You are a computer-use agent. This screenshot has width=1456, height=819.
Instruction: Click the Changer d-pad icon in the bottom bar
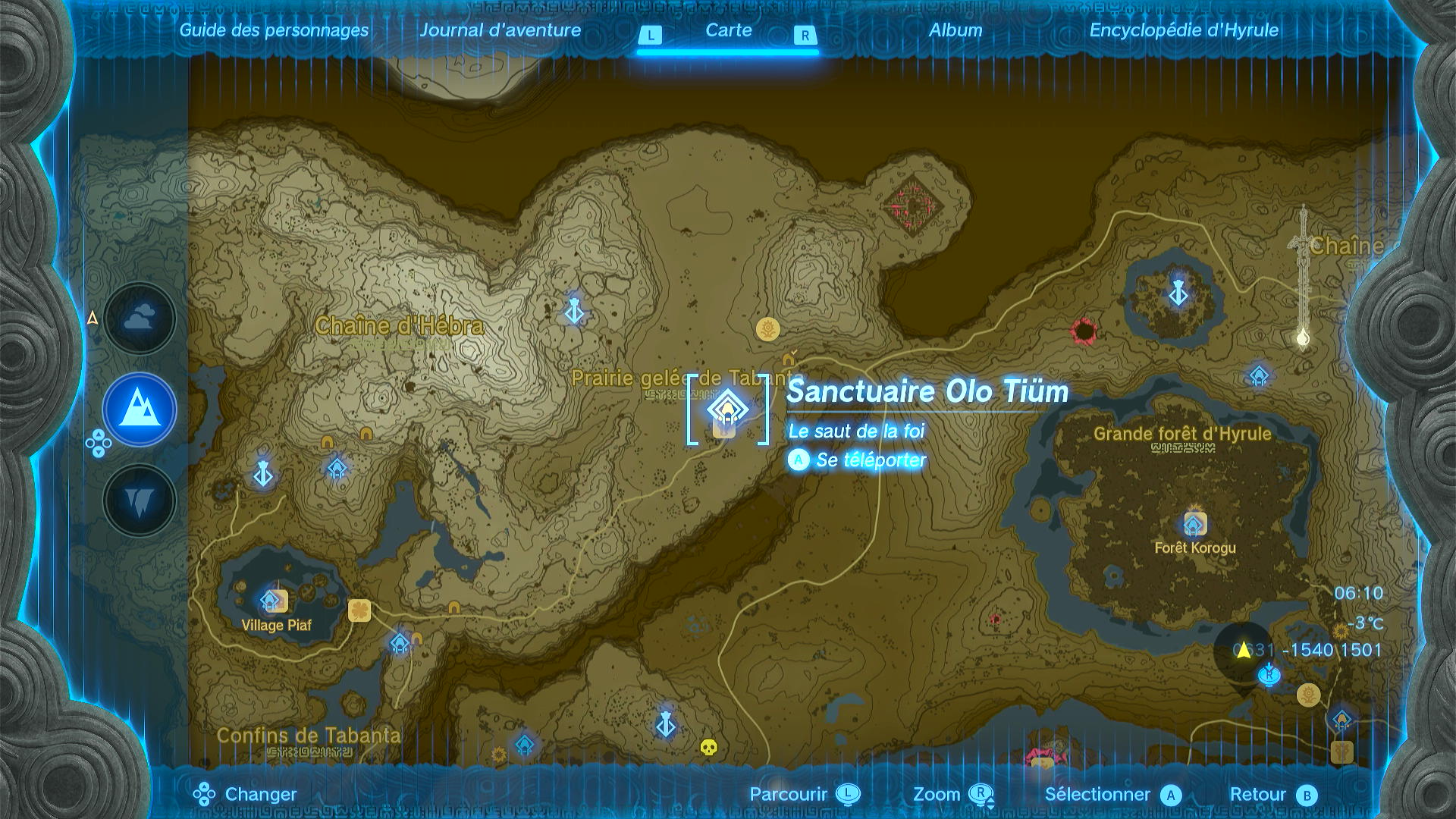click(202, 794)
